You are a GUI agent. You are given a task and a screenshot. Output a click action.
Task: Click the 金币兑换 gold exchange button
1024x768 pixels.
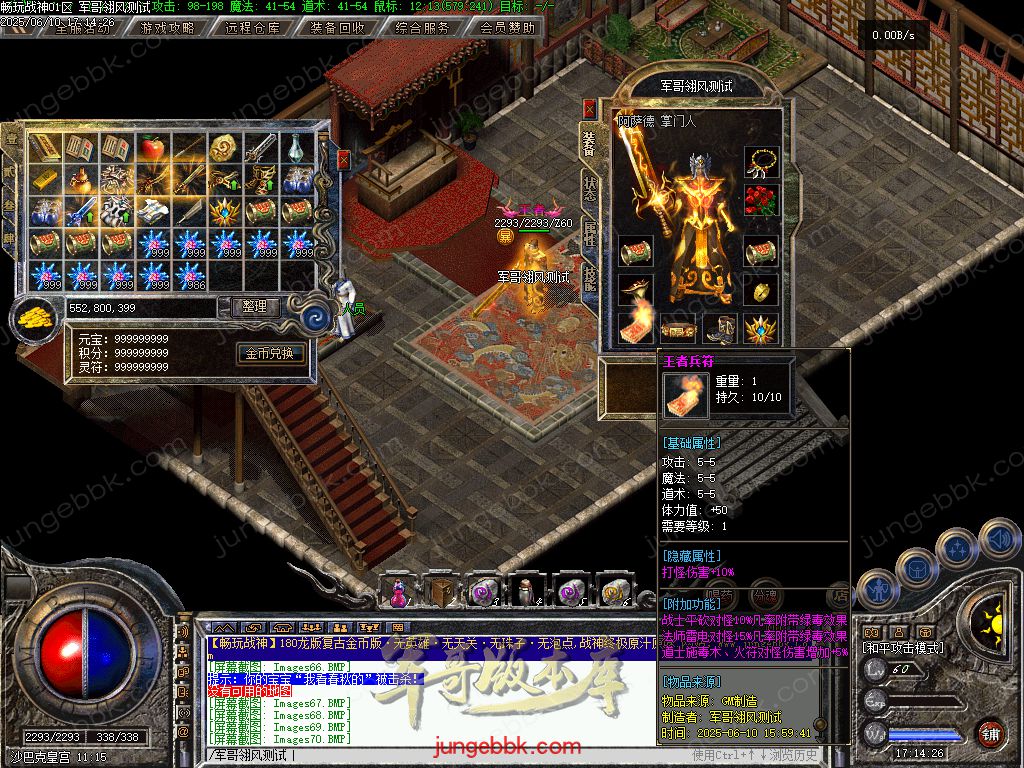(x=270, y=353)
